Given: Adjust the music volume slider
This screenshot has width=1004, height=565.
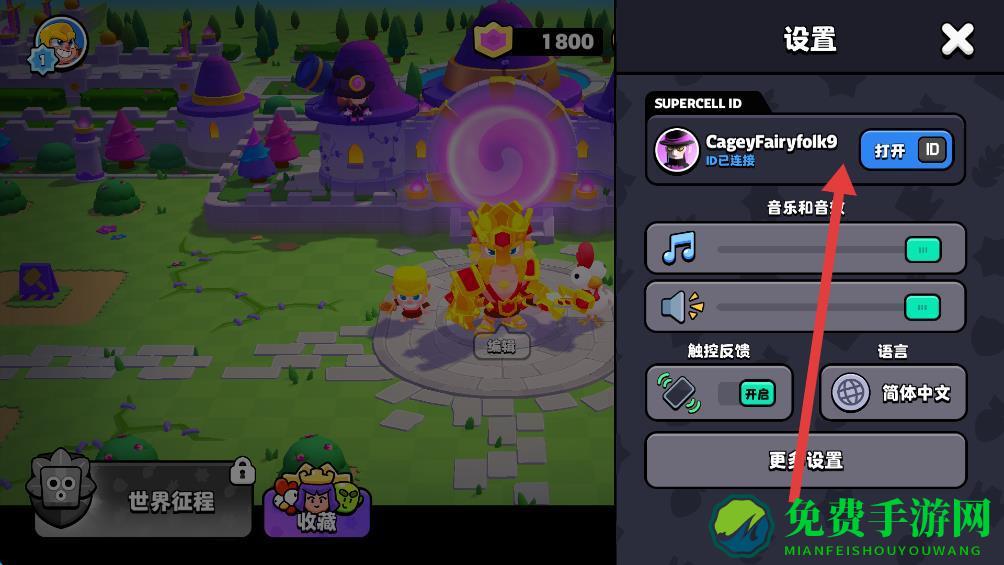Looking at the screenshot, I should [x=922, y=249].
